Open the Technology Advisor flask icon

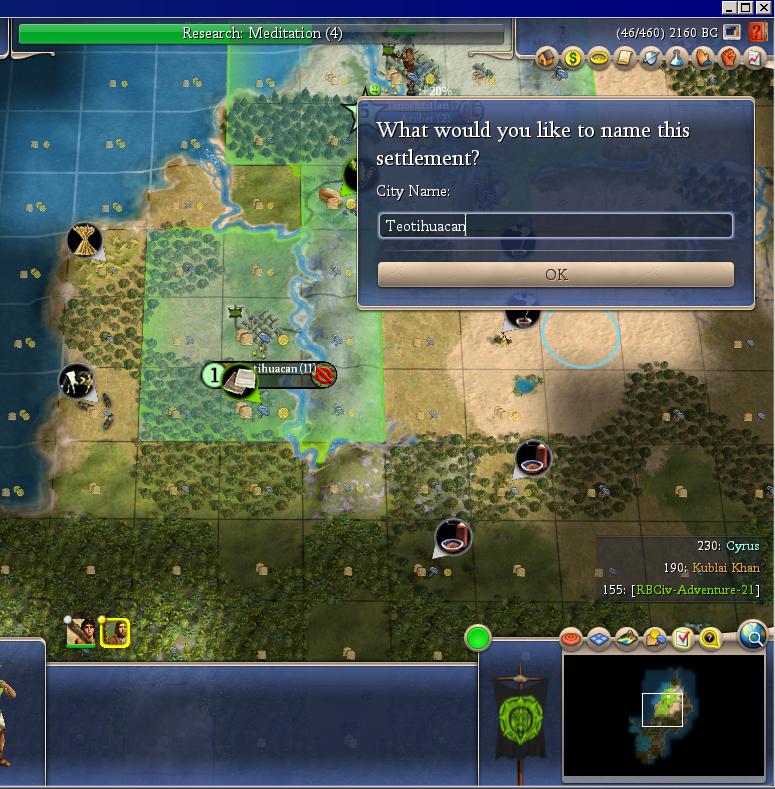point(677,58)
